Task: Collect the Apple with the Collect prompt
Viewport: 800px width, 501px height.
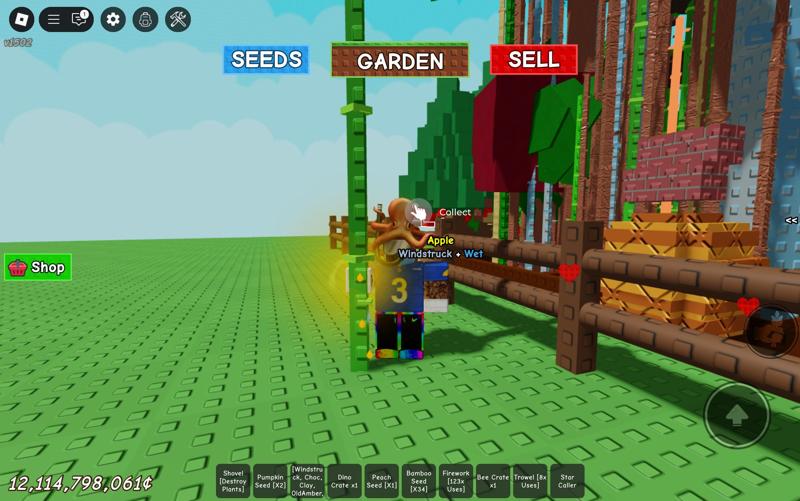Action: coord(420,212)
